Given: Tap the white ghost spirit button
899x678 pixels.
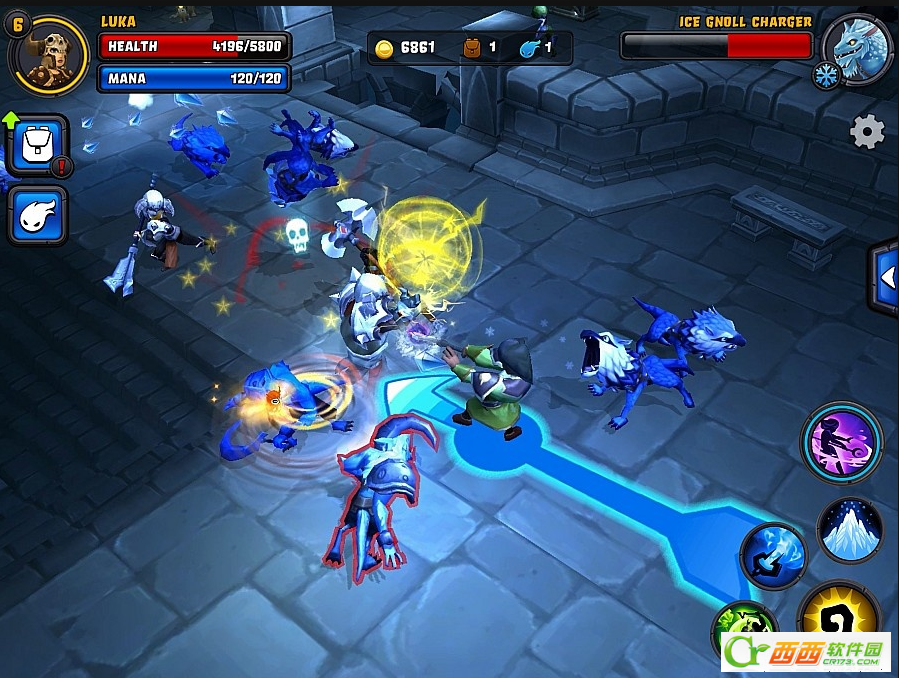Looking at the screenshot, I should [x=38, y=215].
